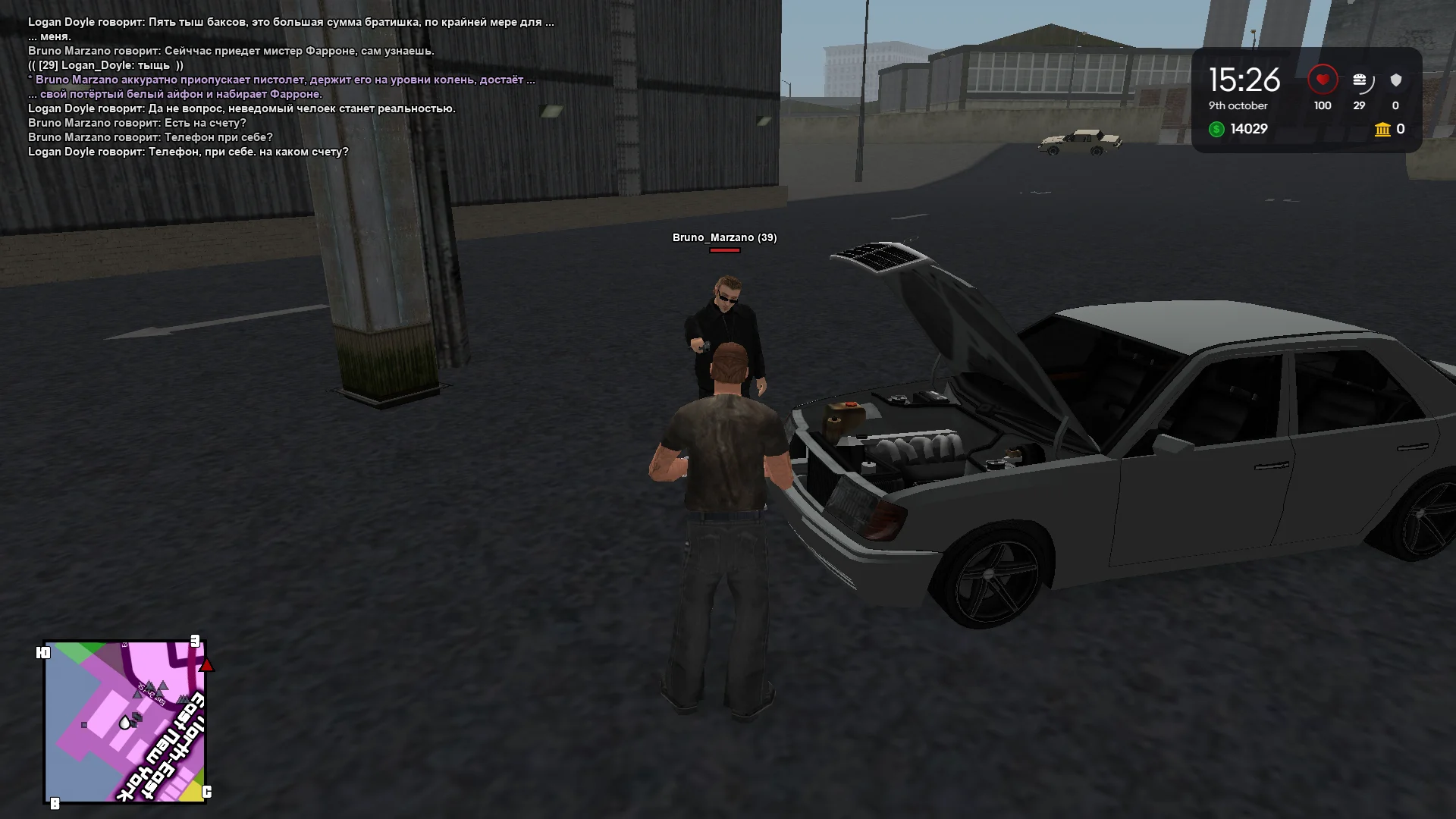Select the Bruno_Marzano (39) nametag
The image size is (1456, 819).
(723, 237)
